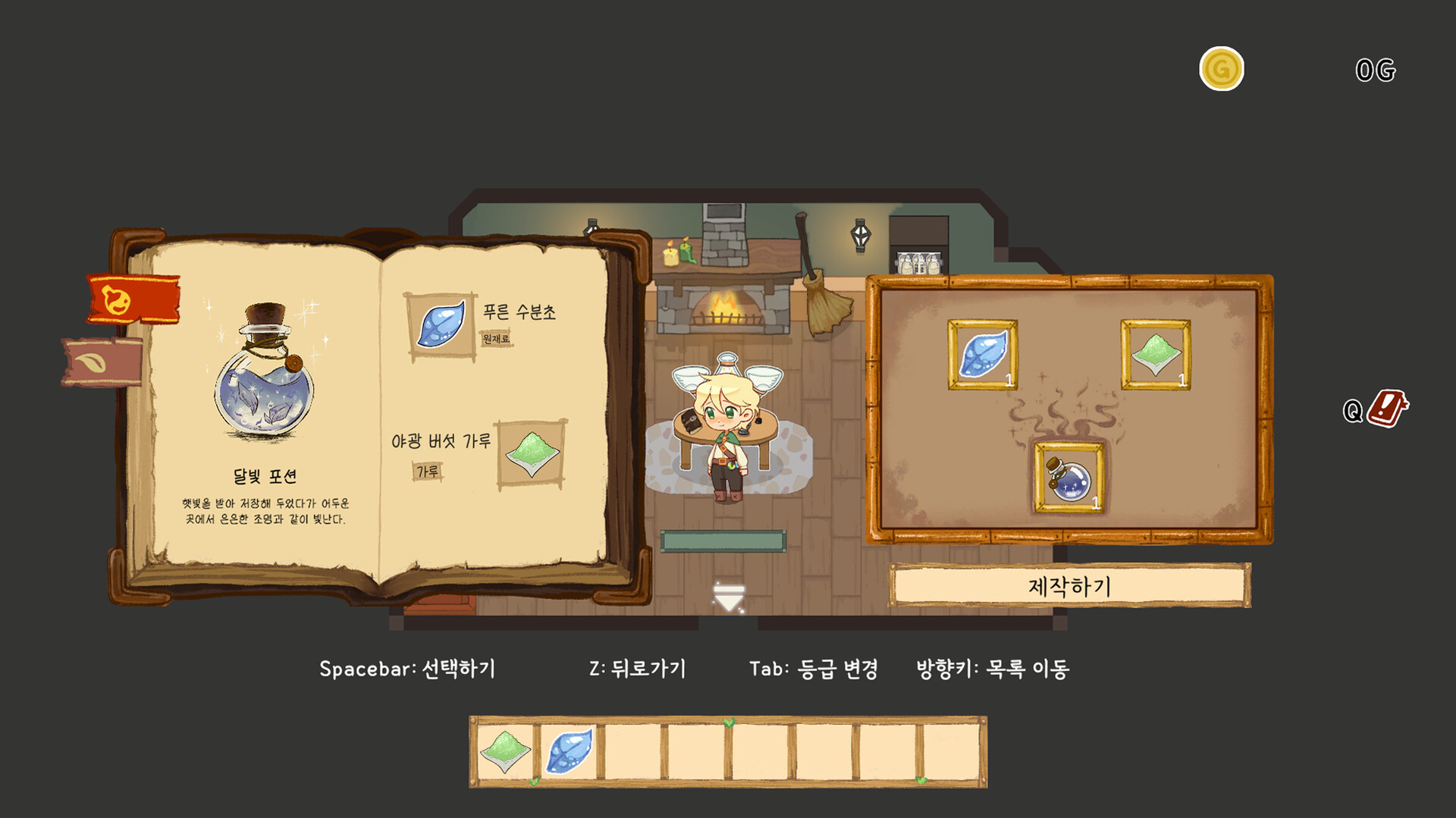Expand the white down arrow below the character
The width and height of the screenshot is (1456, 818).
click(x=729, y=596)
